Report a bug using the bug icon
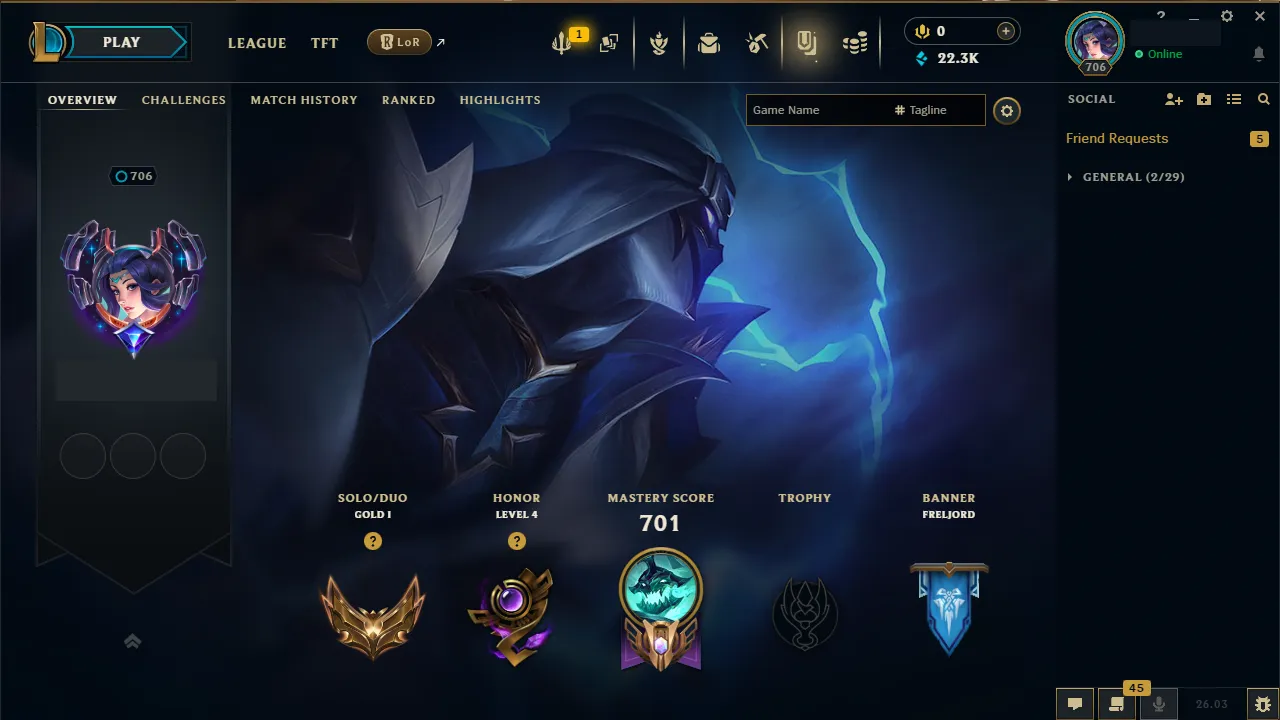Image resolution: width=1280 pixels, height=720 pixels. [1262, 703]
